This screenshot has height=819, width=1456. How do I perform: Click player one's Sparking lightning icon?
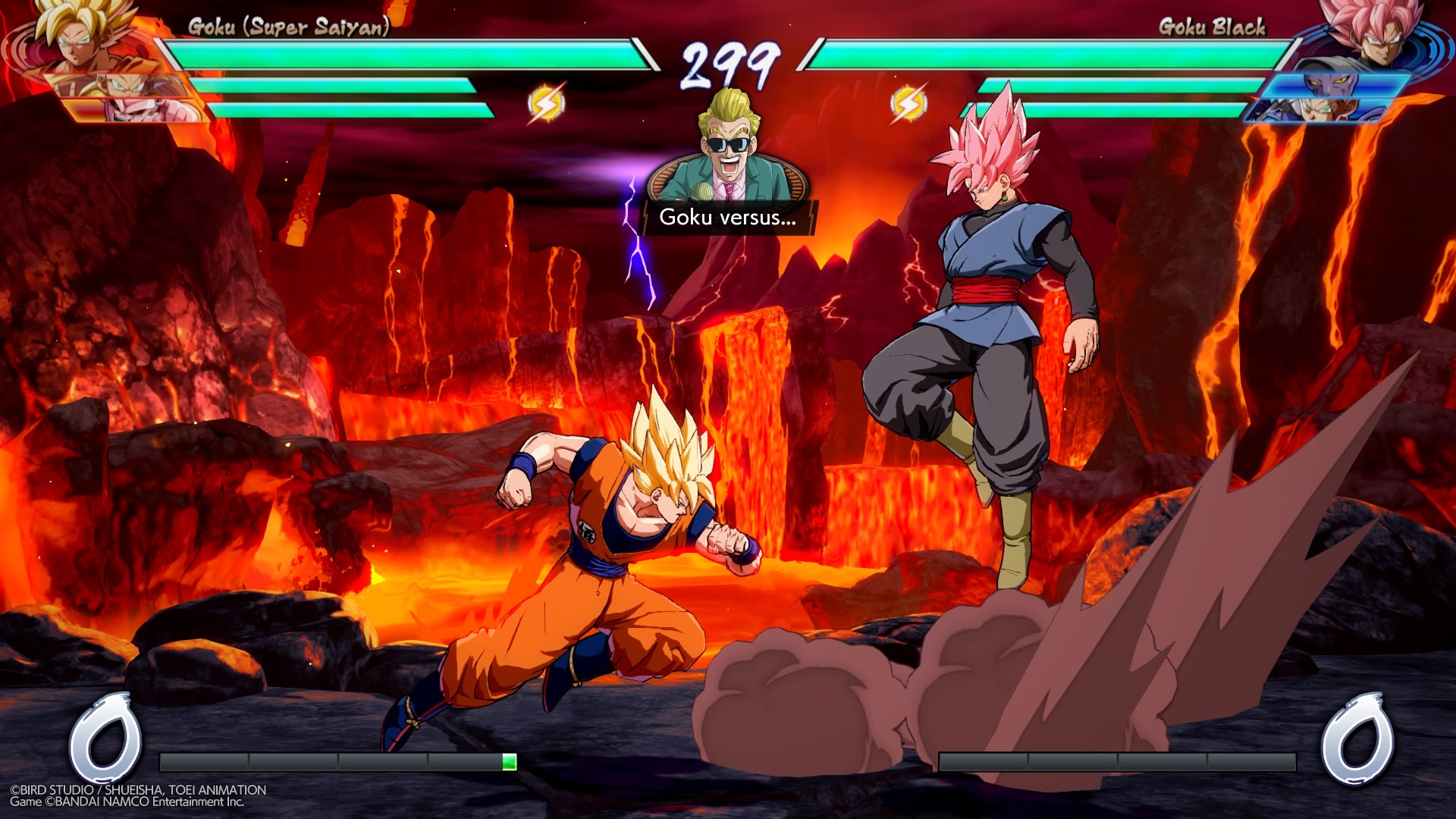point(546,103)
